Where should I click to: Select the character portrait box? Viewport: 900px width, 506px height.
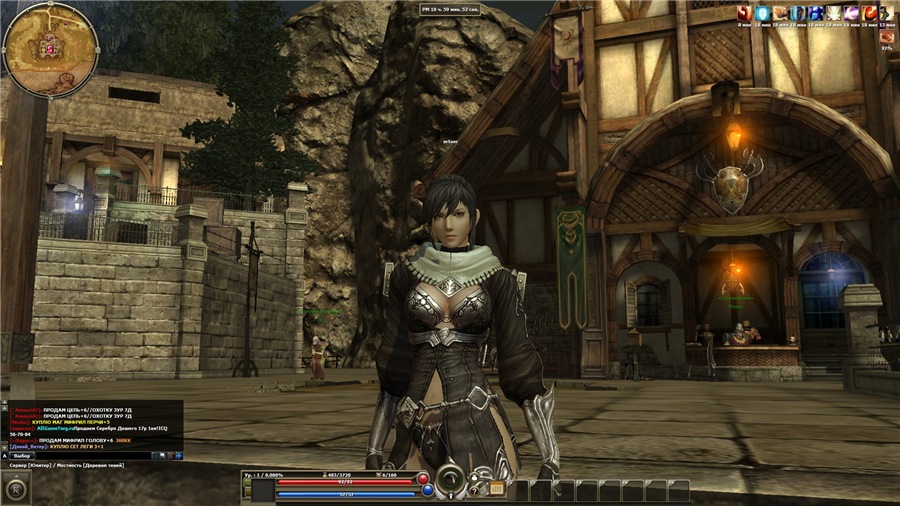[x=263, y=490]
